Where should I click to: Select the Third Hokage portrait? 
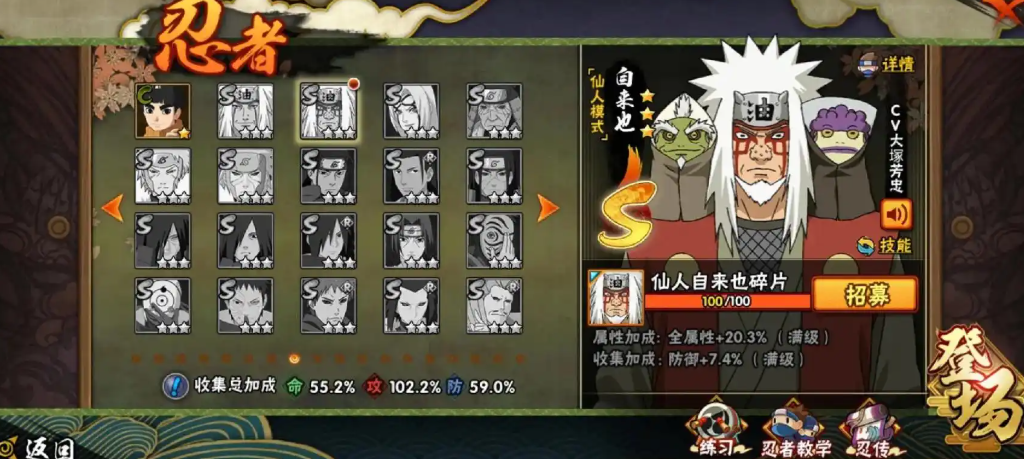tap(494, 110)
